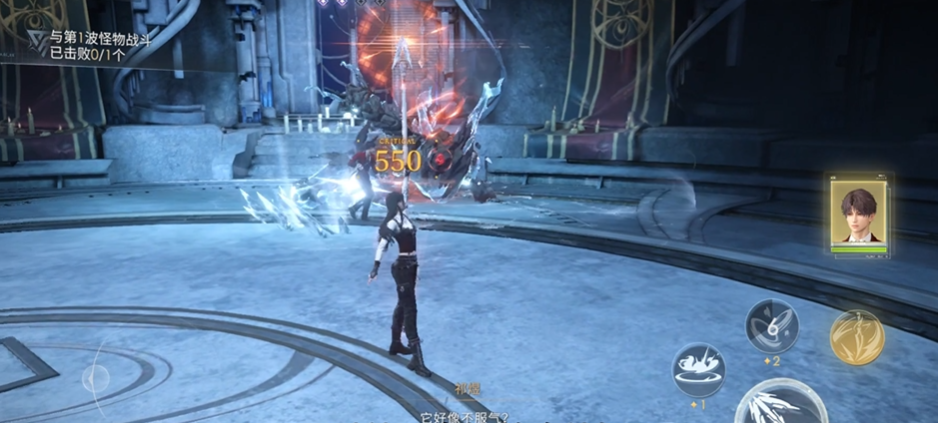Screen dimensions: 938x423
Task: Activate the golden figure ultimate skill
Action: point(857,337)
